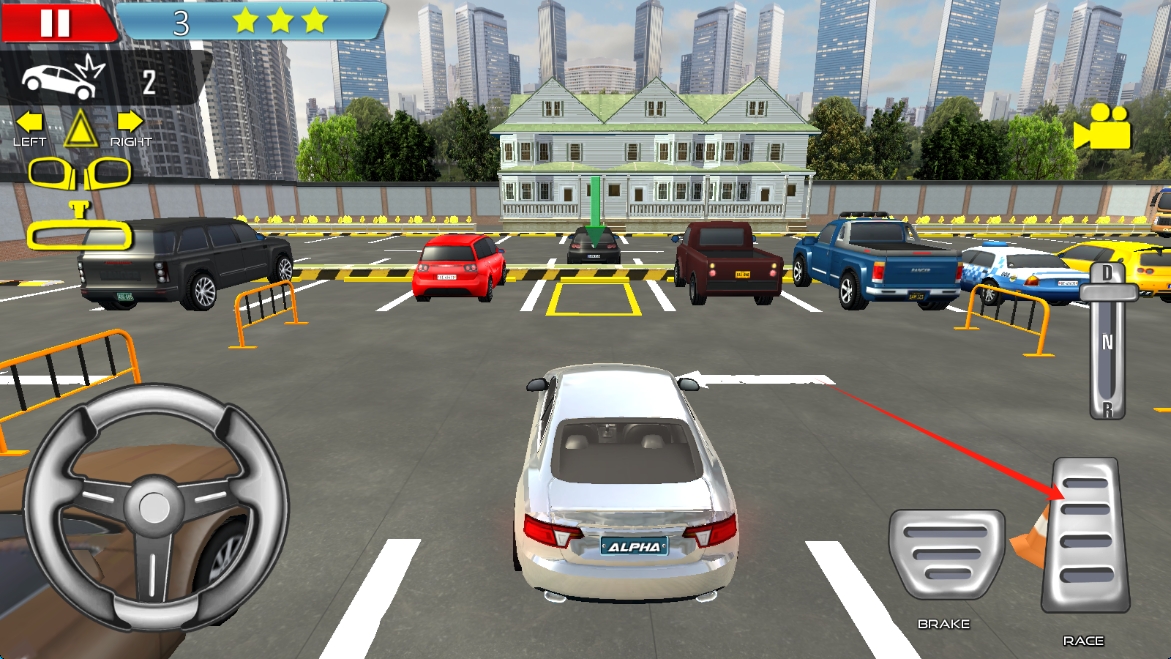Viewport: 1171px width, 659px height.
Task: Shift the gear lever to R
Action: click(1107, 407)
